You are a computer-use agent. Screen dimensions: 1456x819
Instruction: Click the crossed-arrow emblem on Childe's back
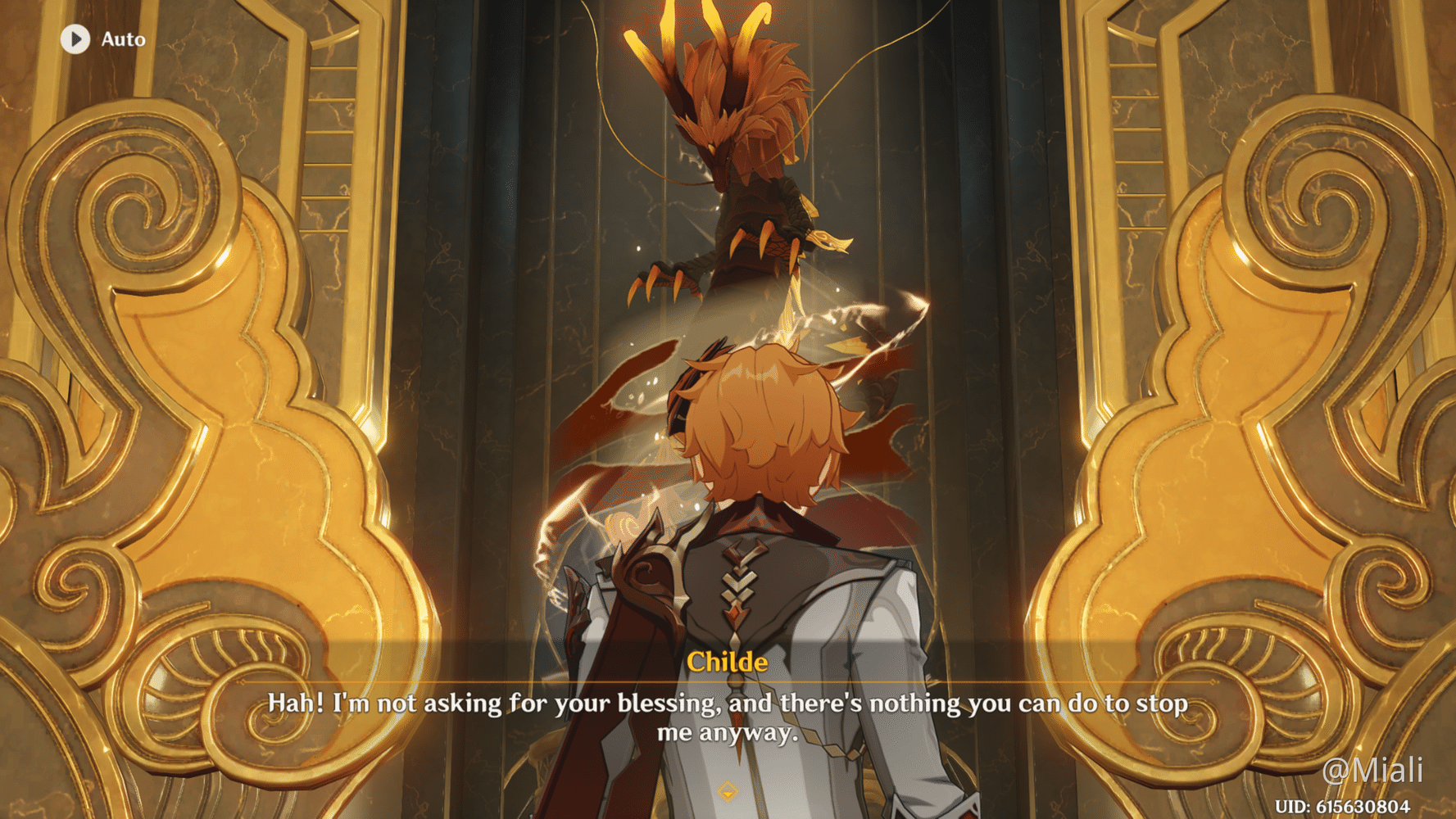coord(740,581)
